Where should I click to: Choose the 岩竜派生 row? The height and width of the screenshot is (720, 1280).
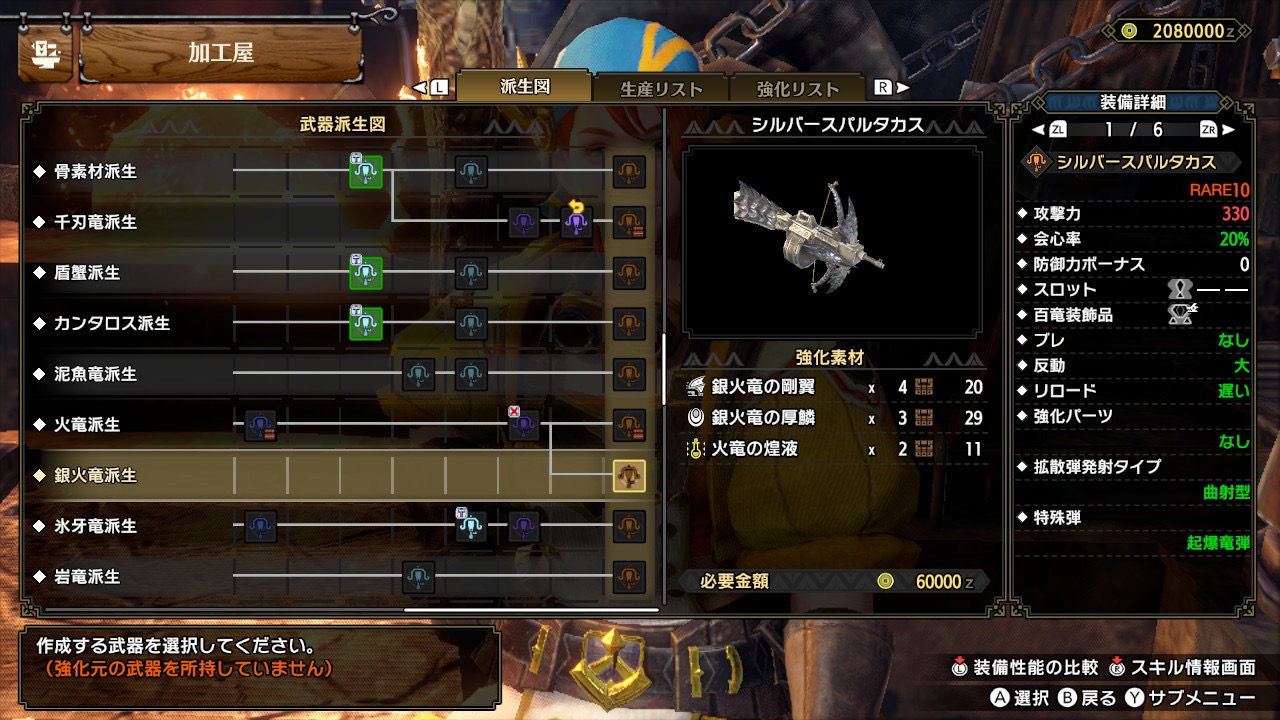(87, 577)
